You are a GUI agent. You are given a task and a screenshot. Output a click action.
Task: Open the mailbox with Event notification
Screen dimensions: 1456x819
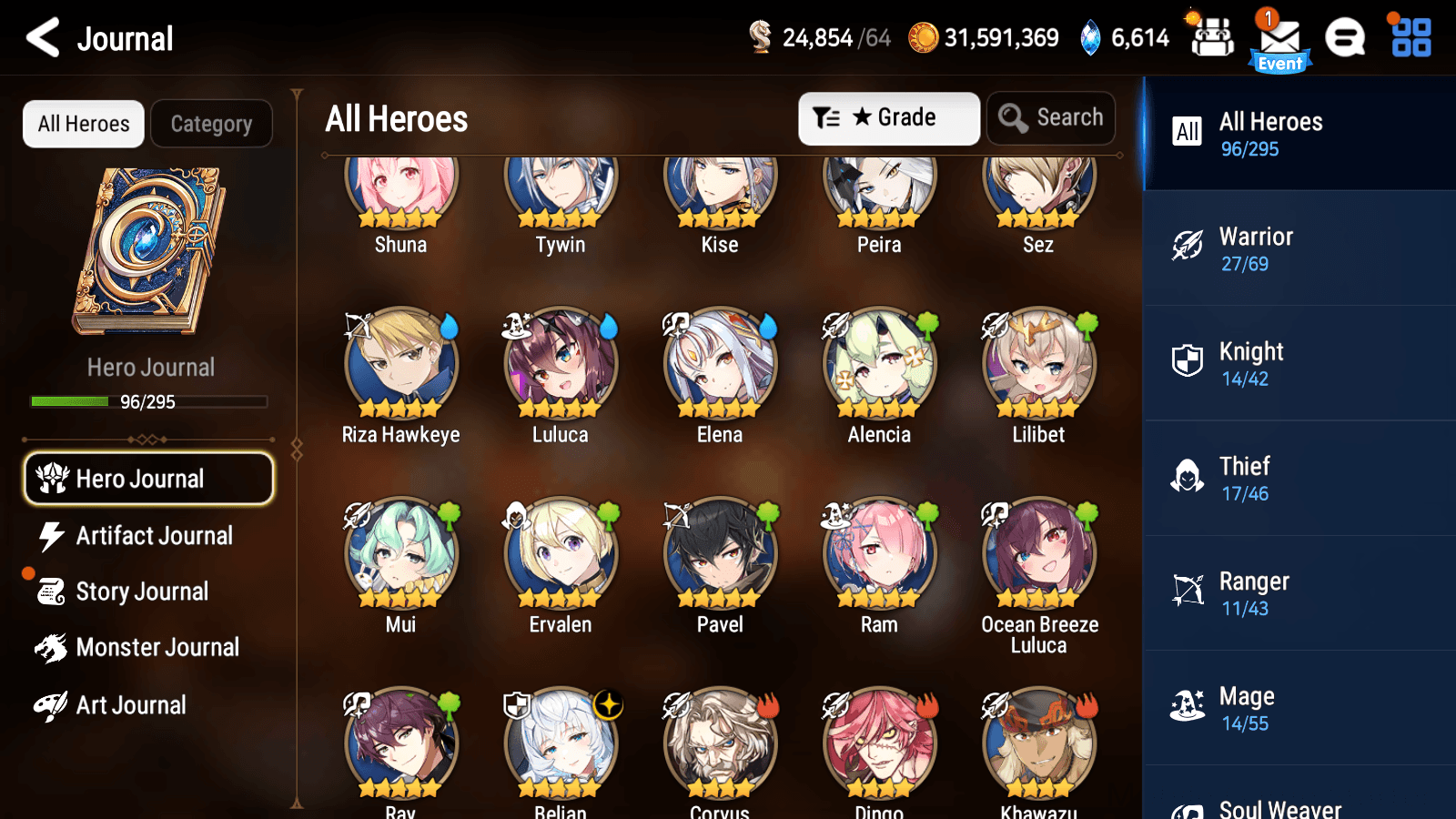tap(1279, 38)
